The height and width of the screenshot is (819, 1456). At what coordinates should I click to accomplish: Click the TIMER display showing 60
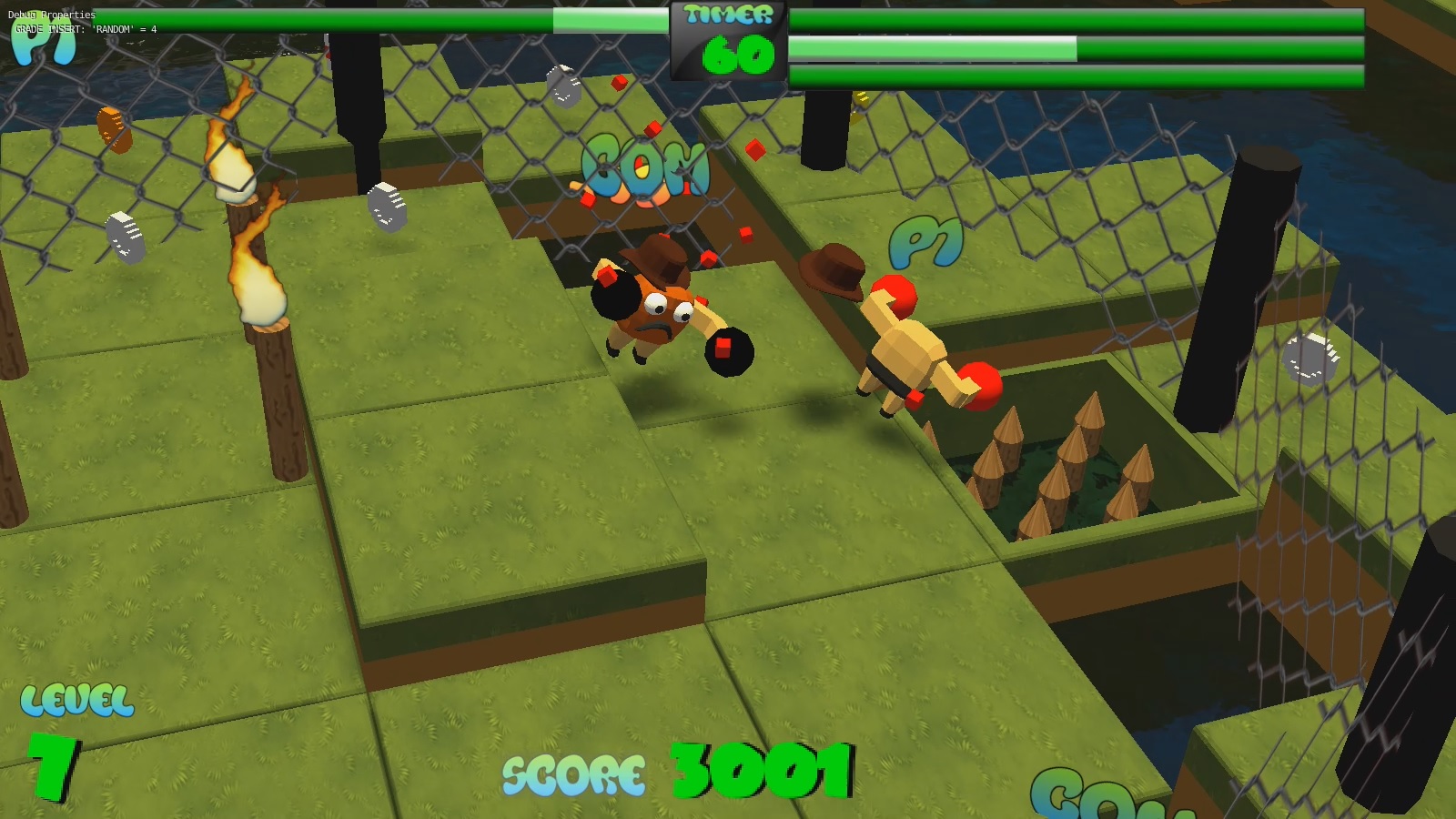tap(724, 36)
